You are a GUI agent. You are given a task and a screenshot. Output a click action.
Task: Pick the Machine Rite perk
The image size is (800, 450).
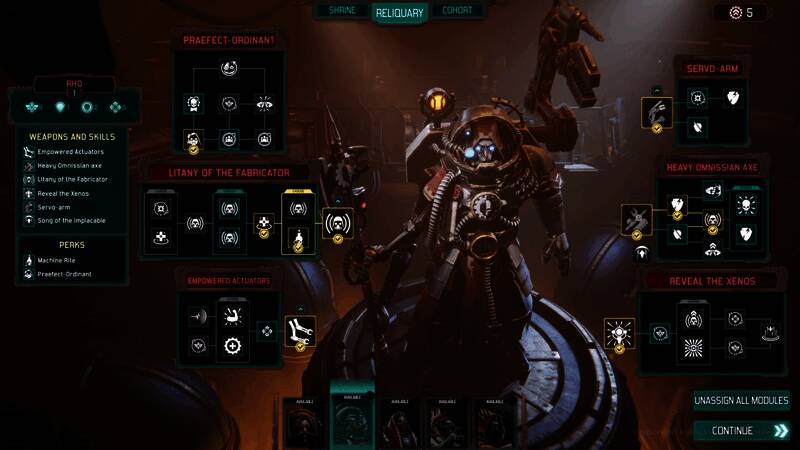pyautogui.click(x=58, y=261)
